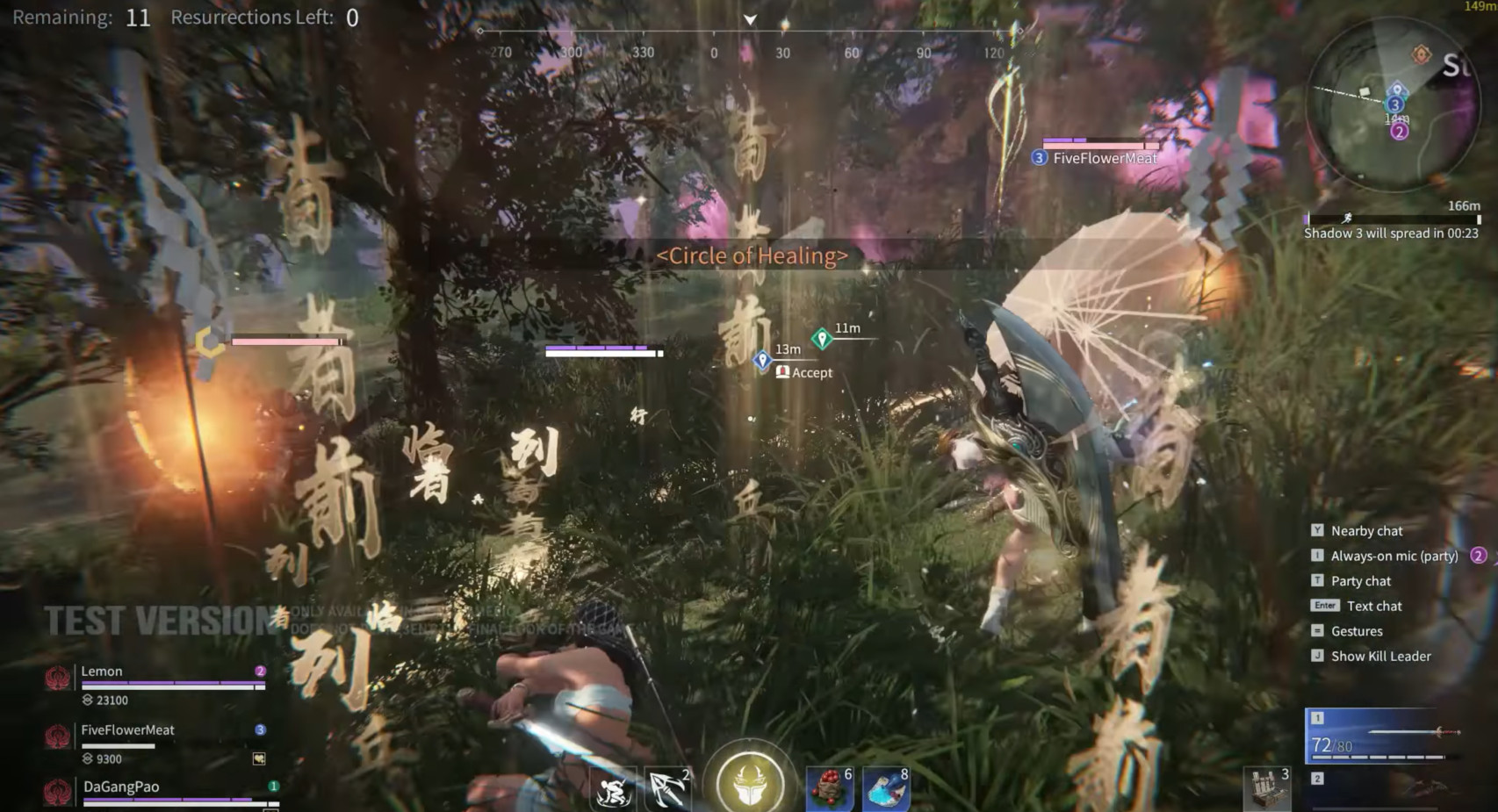Show Kill Leader
Viewport: 1498px width, 812px height.
point(1380,657)
